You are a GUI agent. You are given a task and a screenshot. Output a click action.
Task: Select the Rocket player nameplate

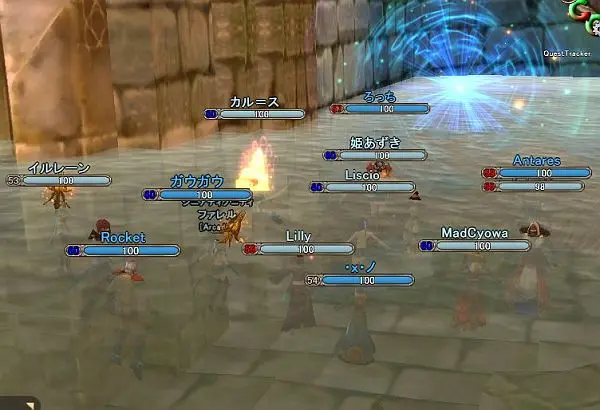coord(123,238)
